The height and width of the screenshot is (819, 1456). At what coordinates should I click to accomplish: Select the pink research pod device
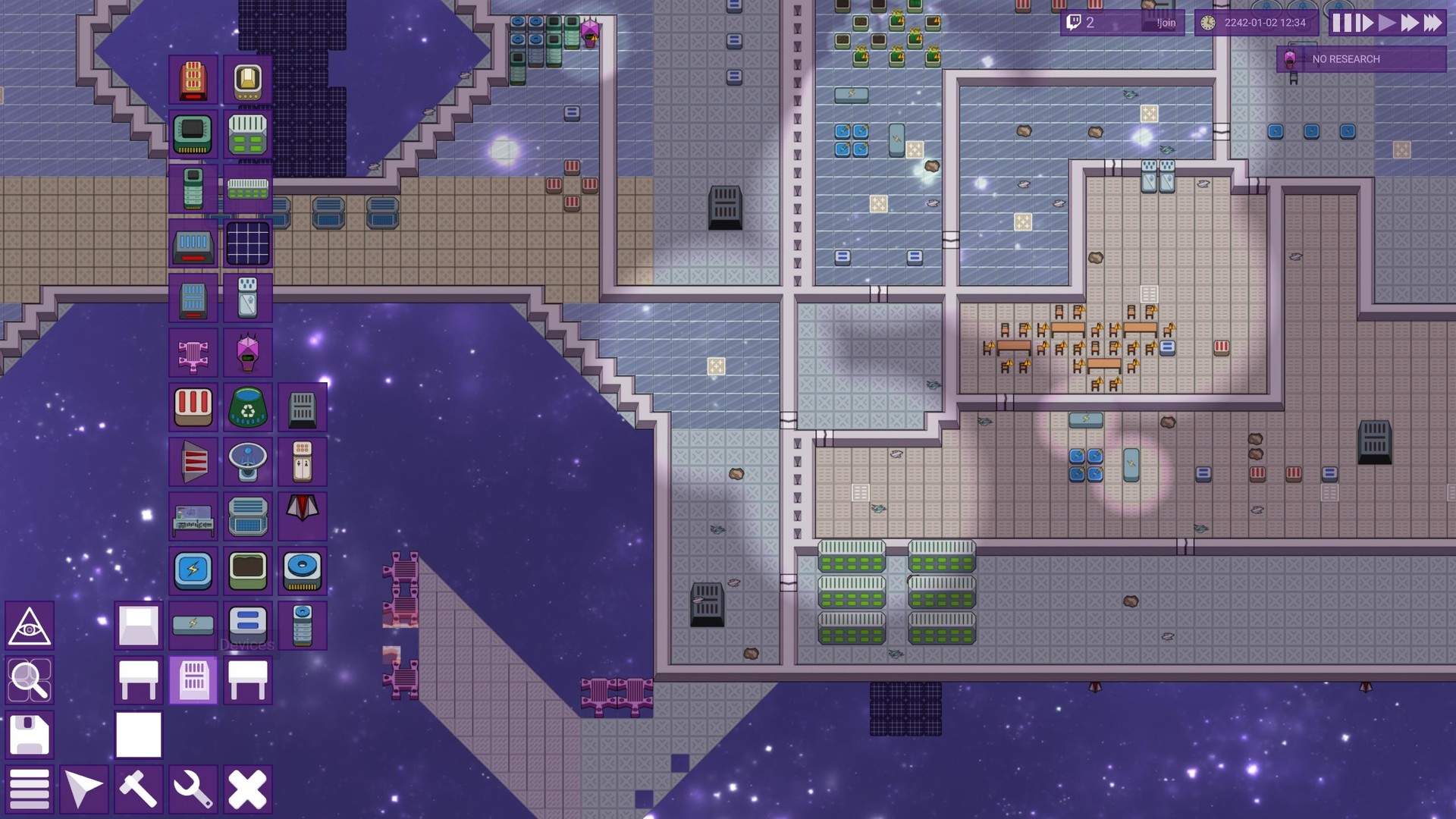[x=248, y=353]
